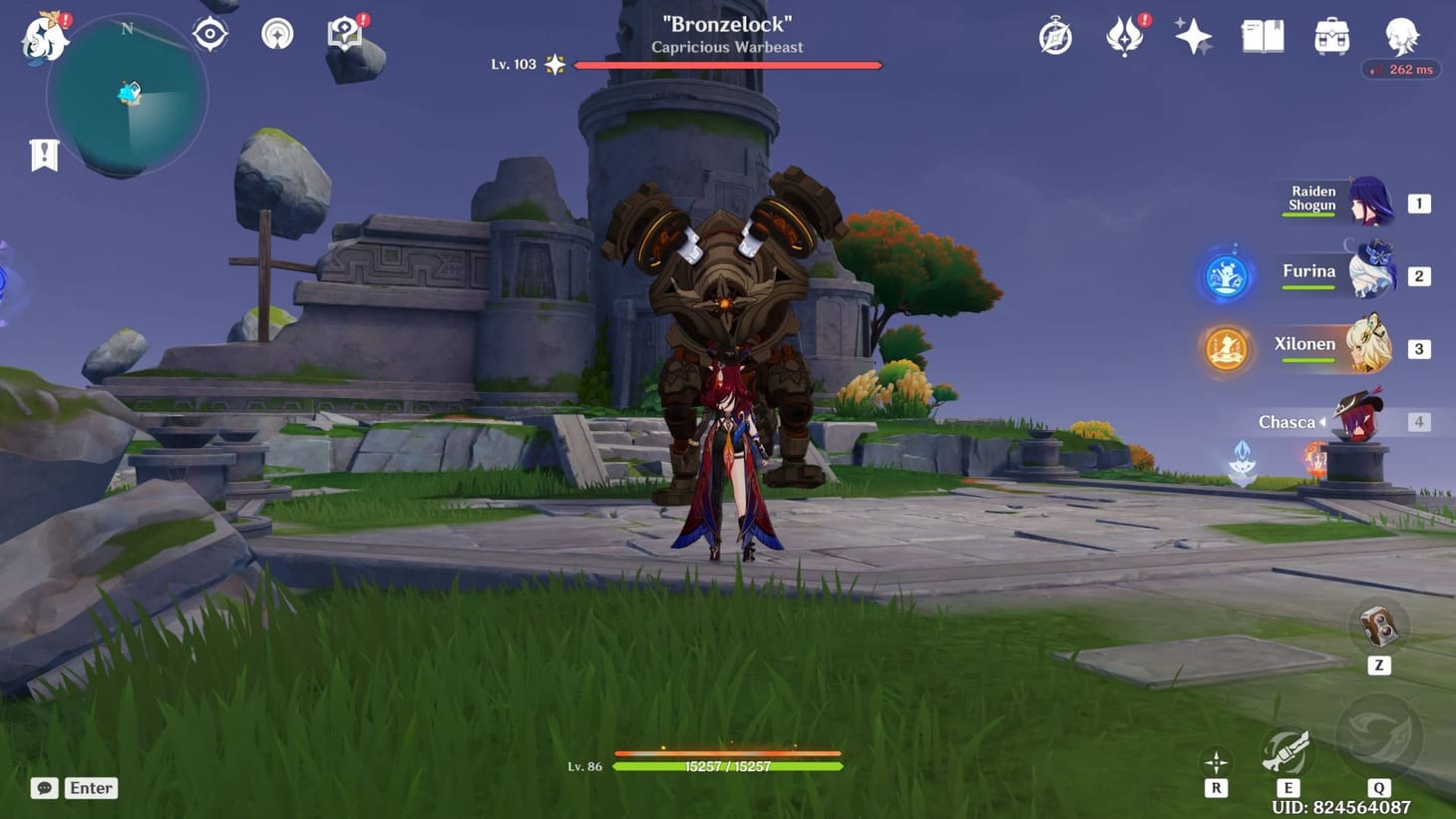Open the Inventory backpack icon
Screen dimensions: 1456x819
point(1329,36)
